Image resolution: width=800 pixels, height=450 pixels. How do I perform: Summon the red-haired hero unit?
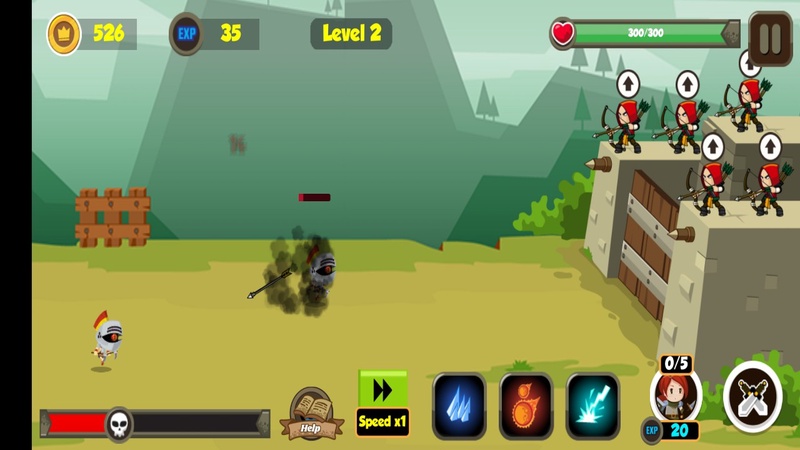(x=675, y=397)
